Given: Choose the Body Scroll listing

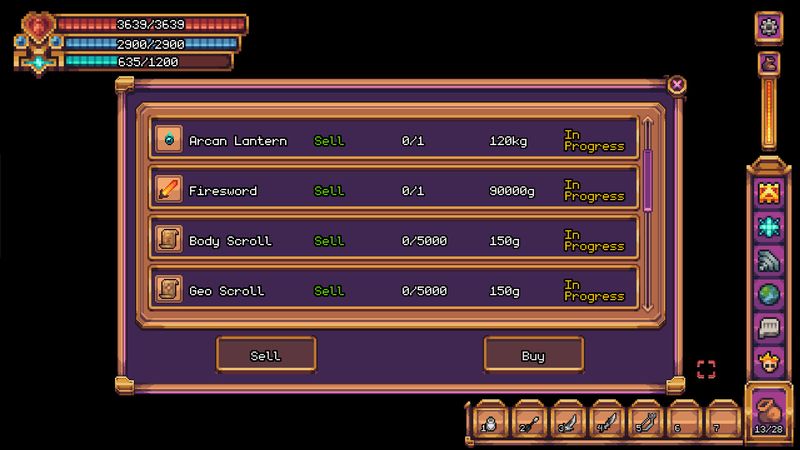Looking at the screenshot, I should point(395,240).
